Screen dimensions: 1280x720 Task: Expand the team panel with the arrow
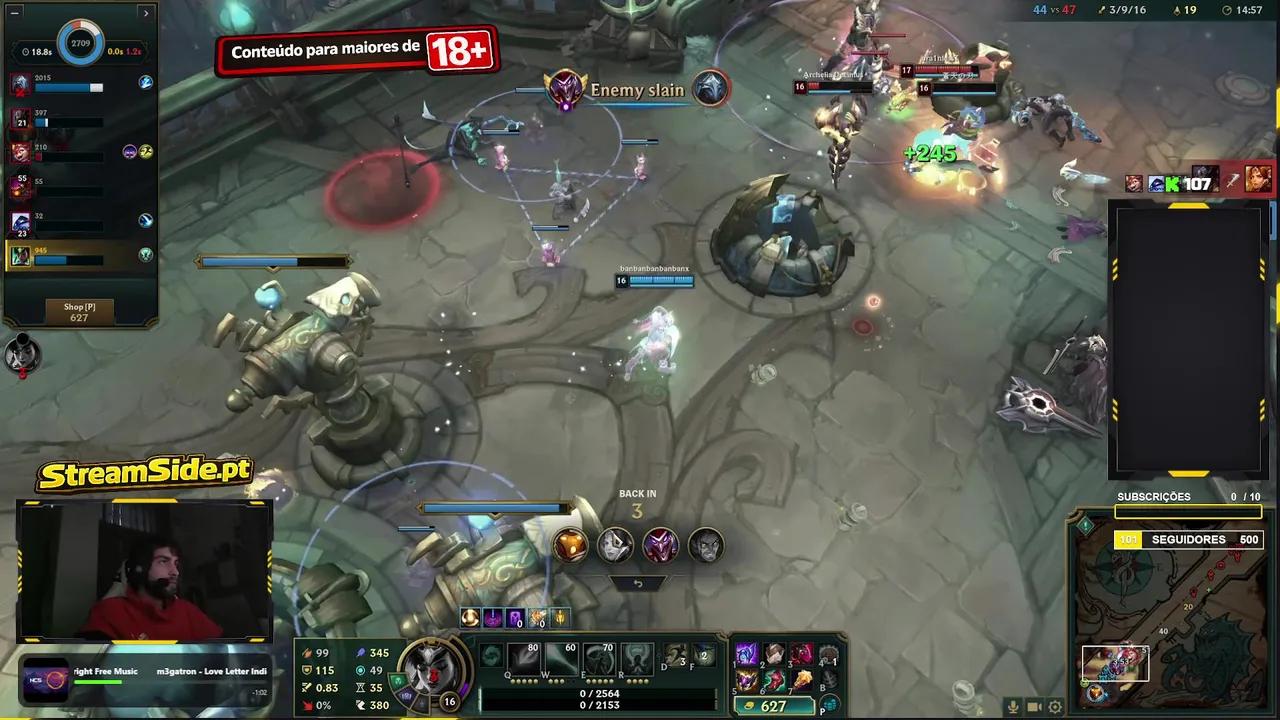[146, 13]
